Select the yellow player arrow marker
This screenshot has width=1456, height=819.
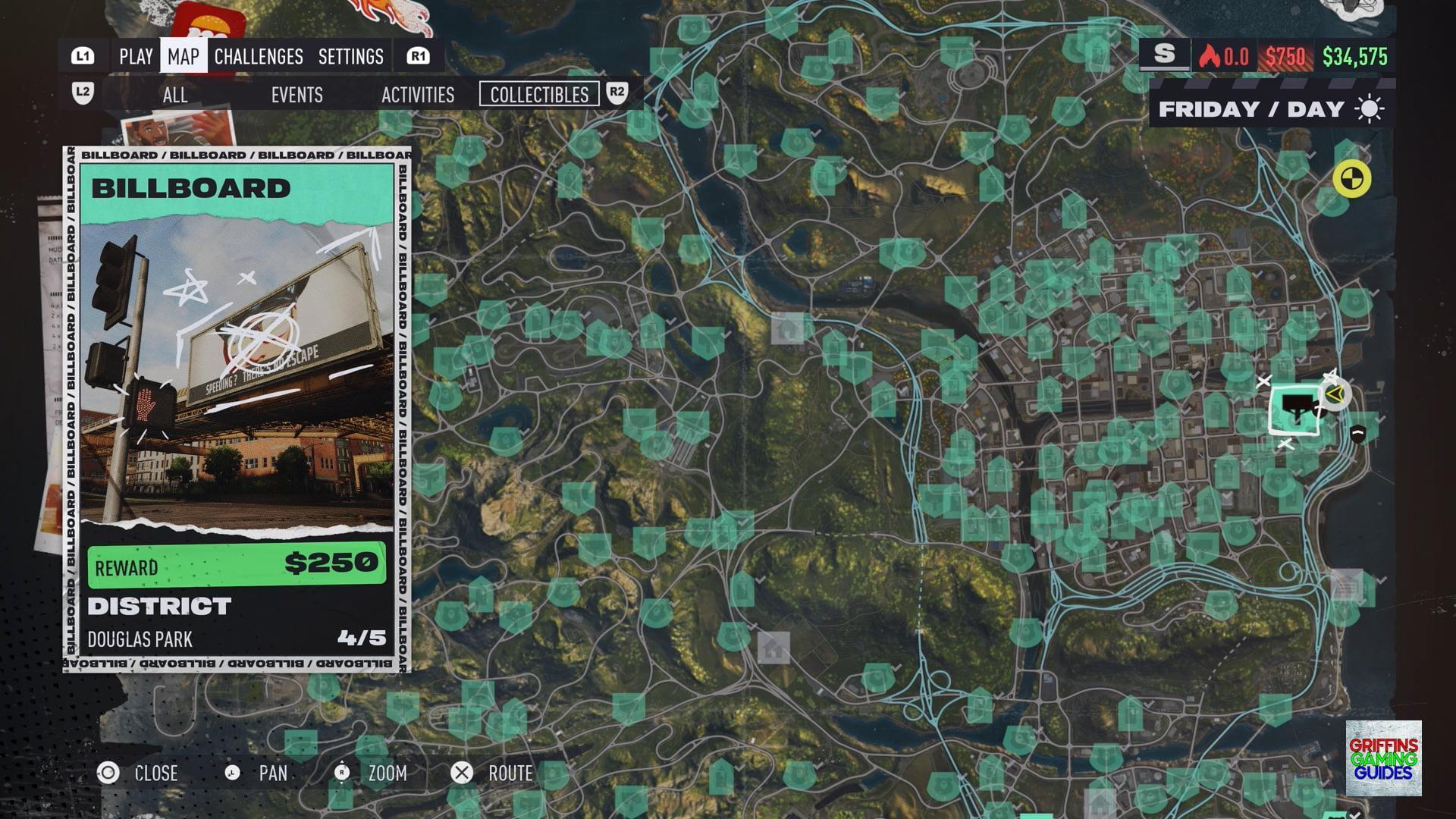pos(1335,394)
